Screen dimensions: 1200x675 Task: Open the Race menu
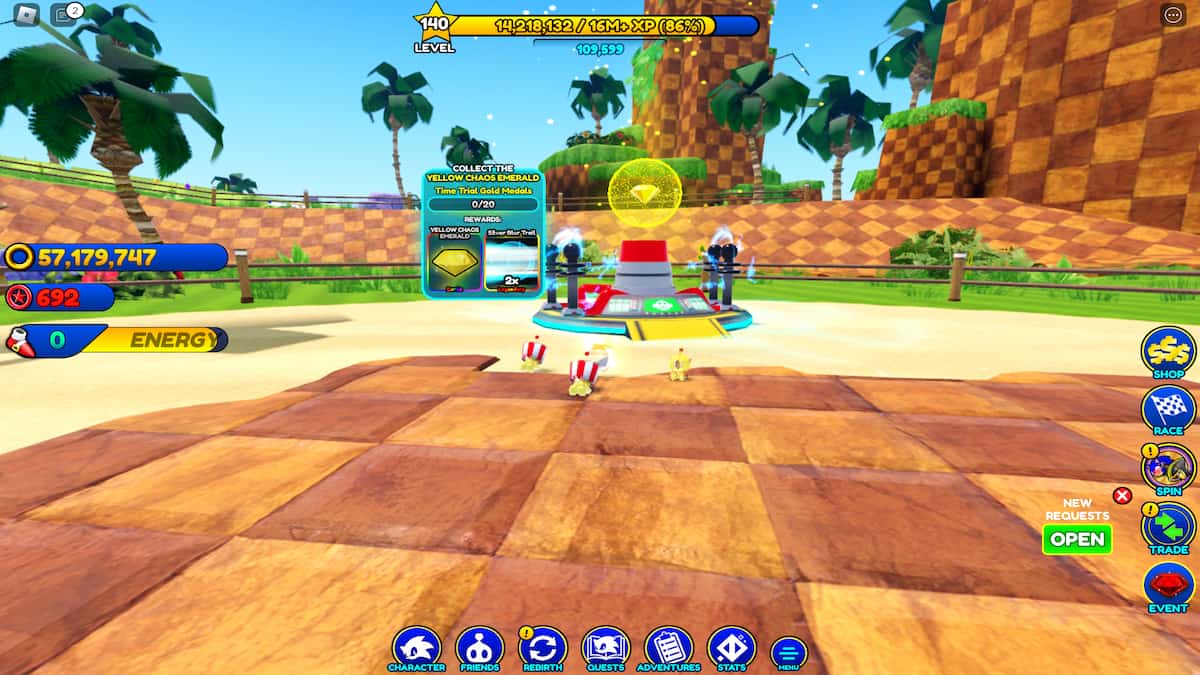1168,410
